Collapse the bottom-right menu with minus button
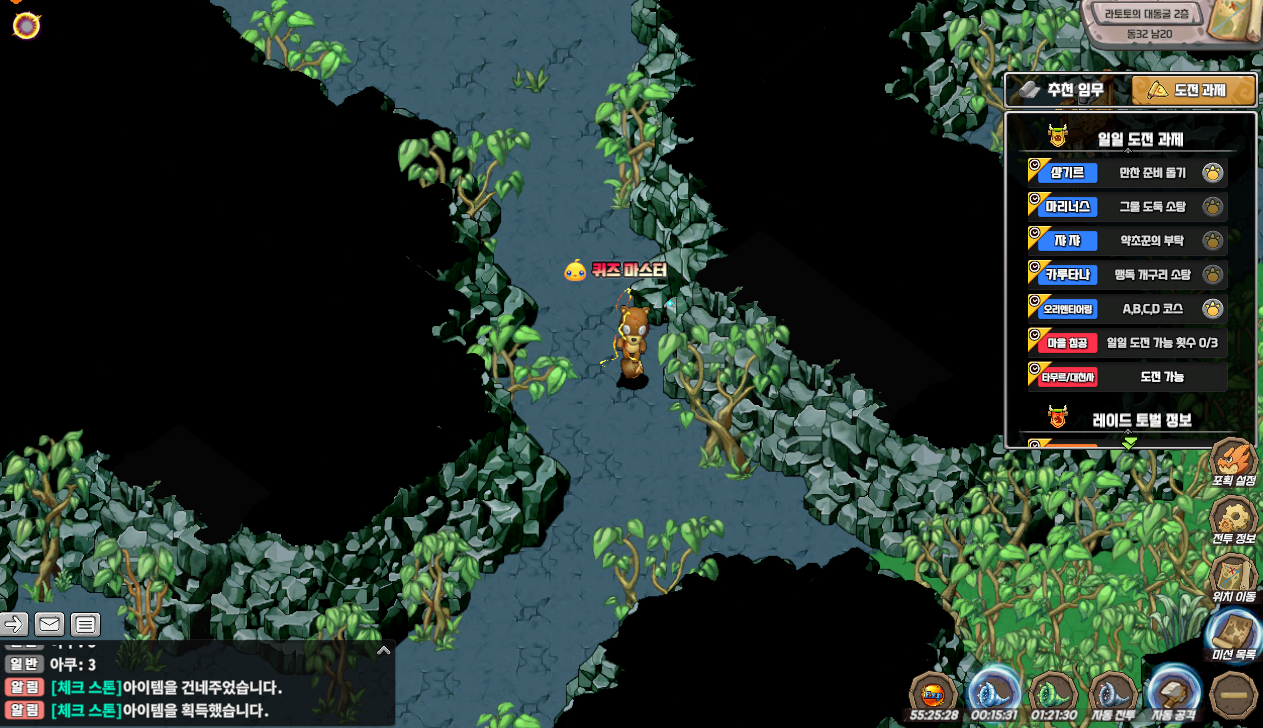The image size is (1263, 728). click(1233, 694)
